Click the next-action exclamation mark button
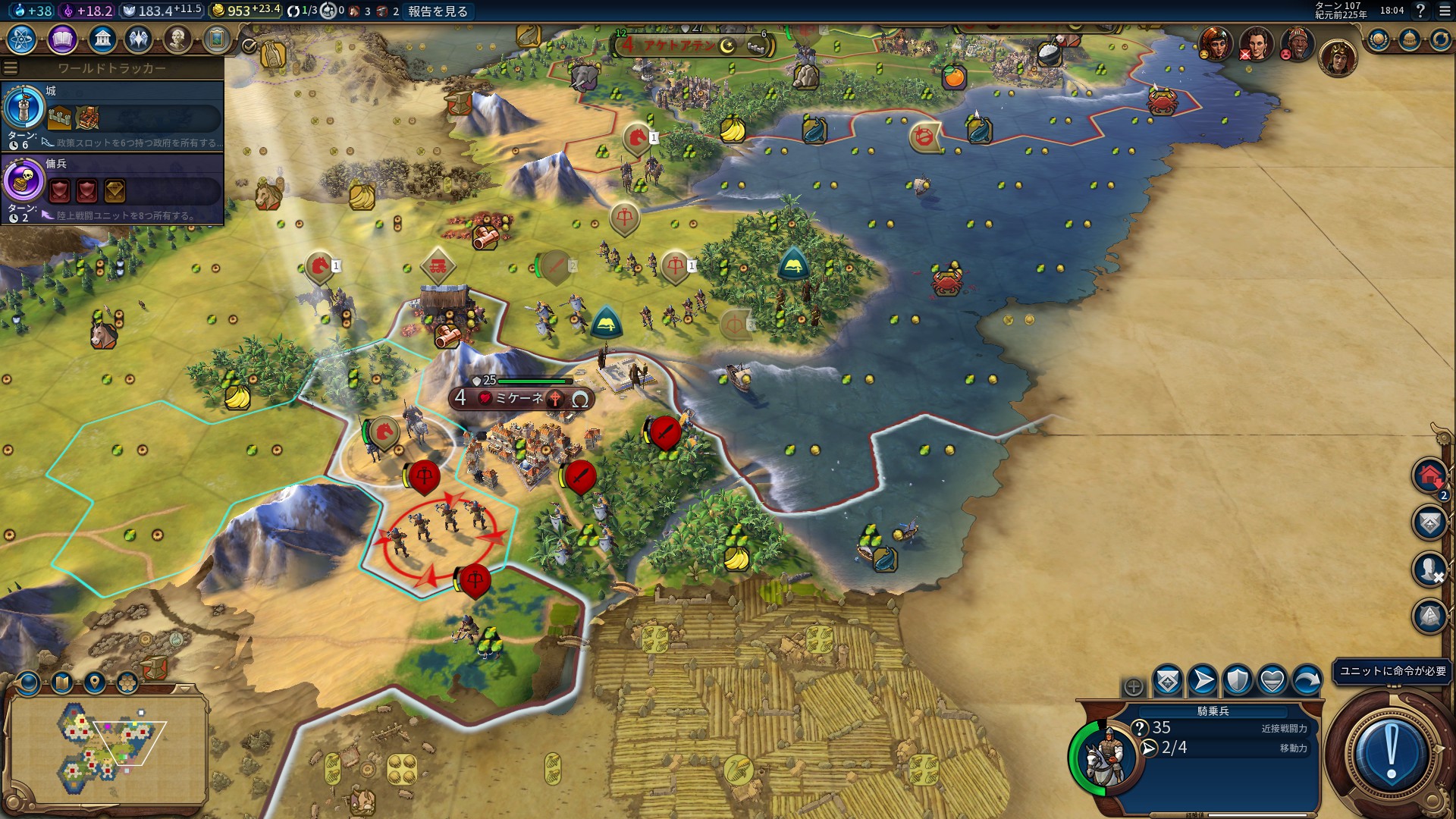The width and height of the screenshot is (1456, 819). [1391, 751]
